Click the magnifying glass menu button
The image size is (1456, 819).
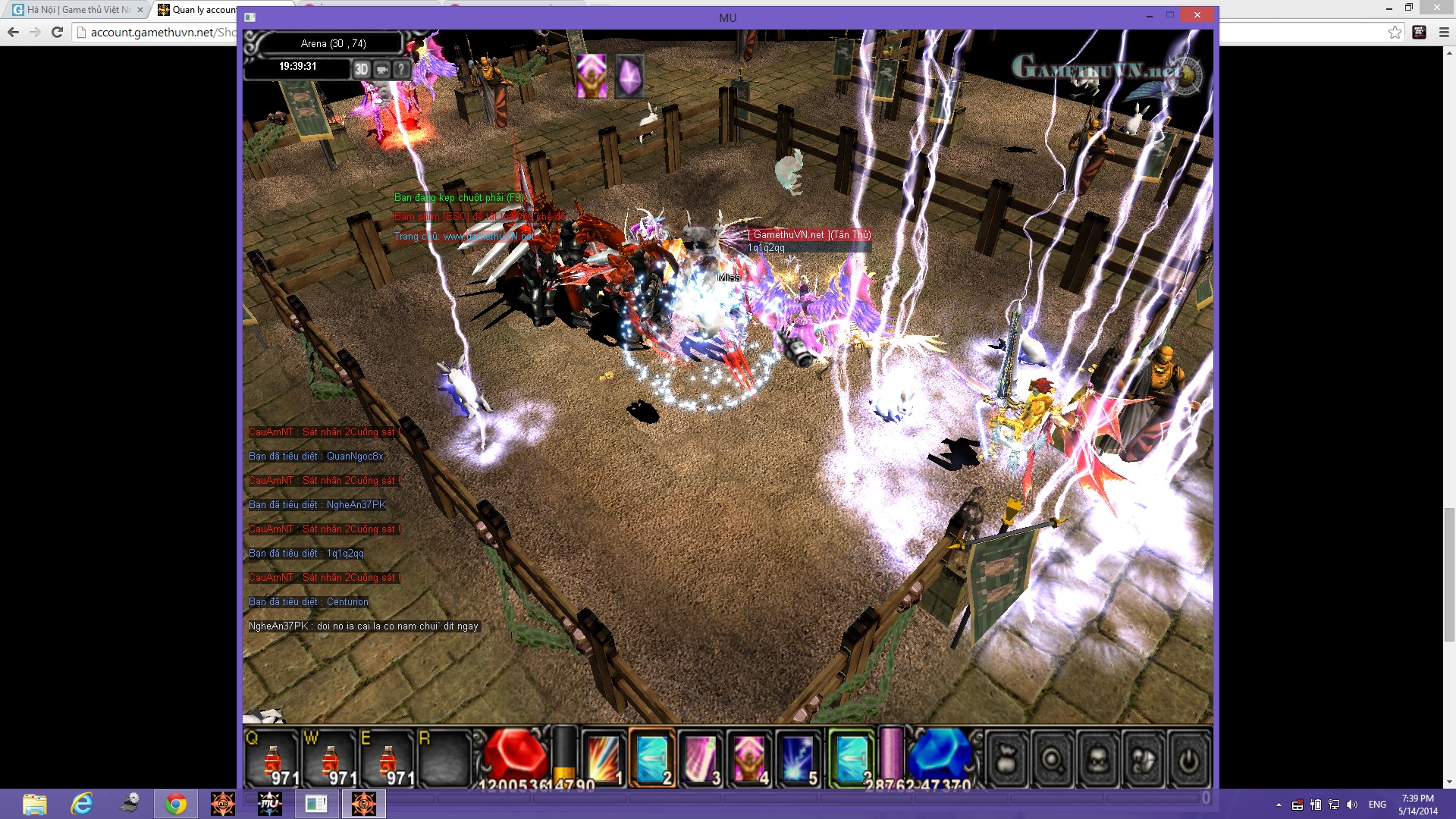pos(1052,759)
